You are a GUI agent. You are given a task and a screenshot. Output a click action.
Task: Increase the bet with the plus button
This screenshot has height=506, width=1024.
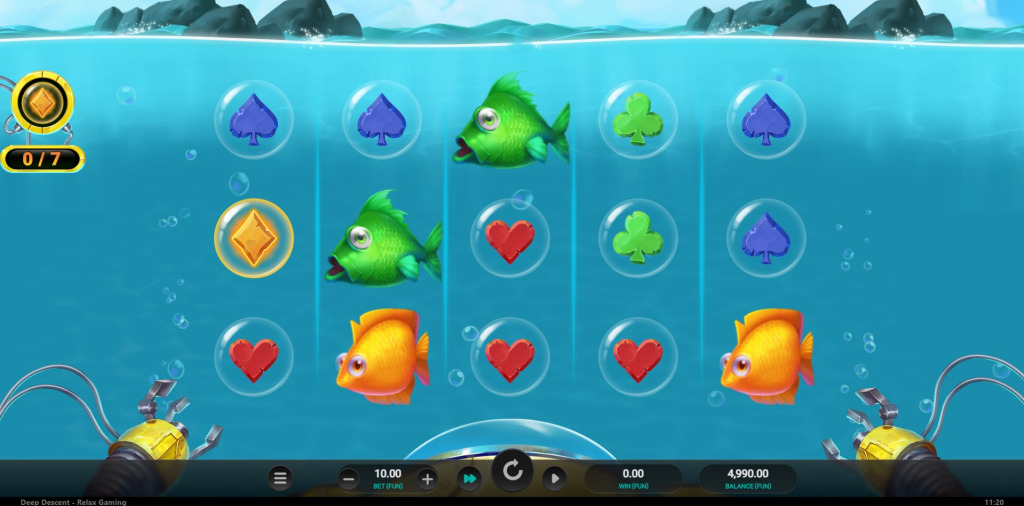(427, 479)
